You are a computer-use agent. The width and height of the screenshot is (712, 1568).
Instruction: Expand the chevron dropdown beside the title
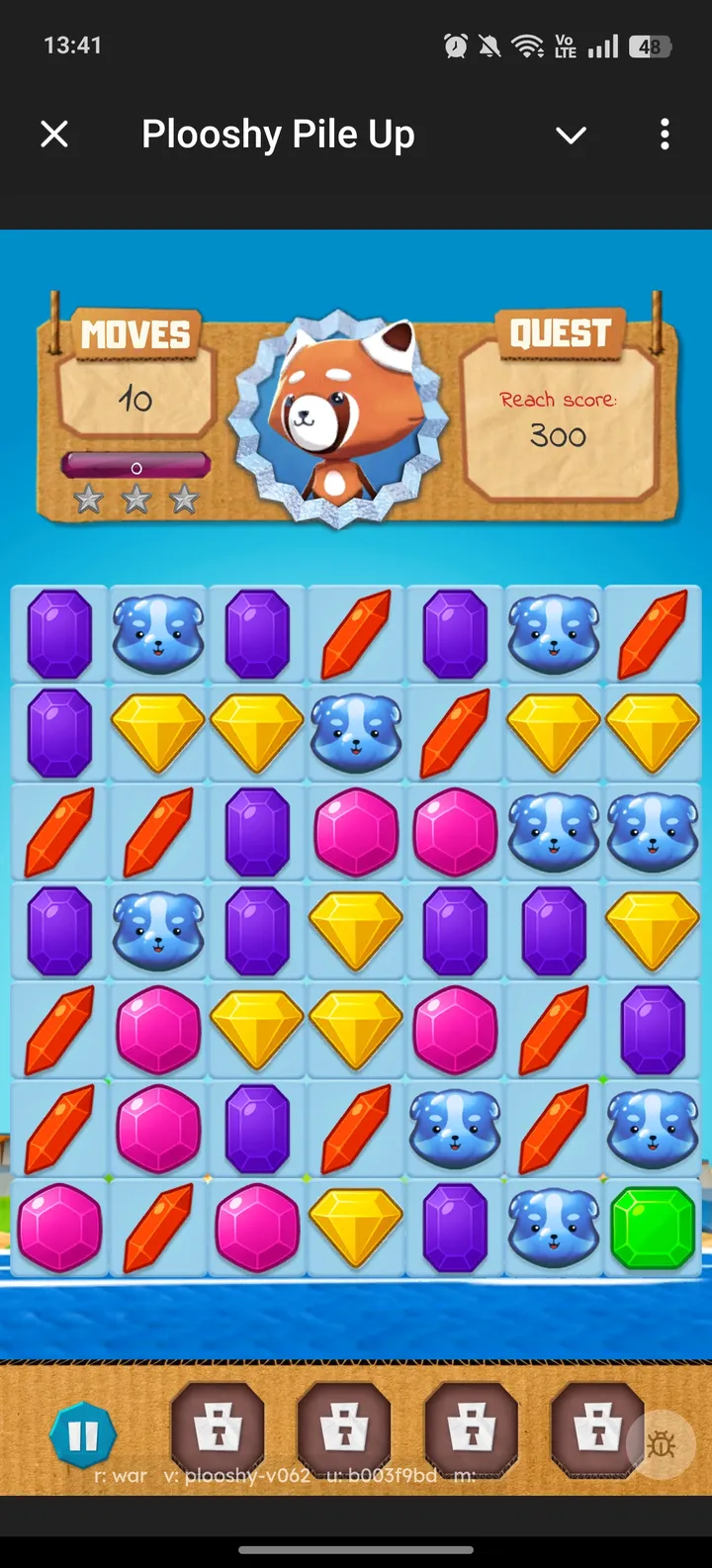pos(572,135)
